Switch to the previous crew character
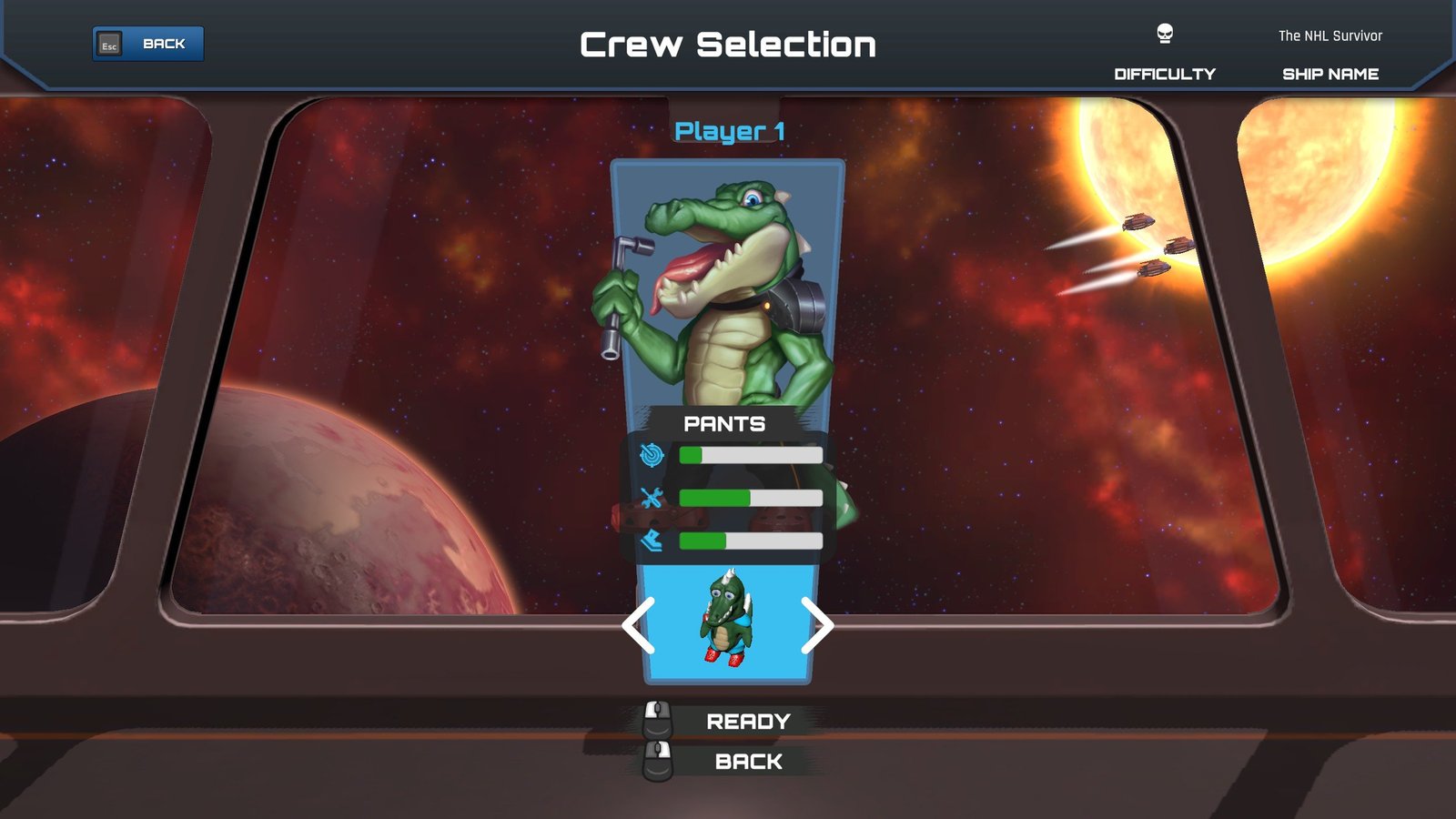 (638, 626)
